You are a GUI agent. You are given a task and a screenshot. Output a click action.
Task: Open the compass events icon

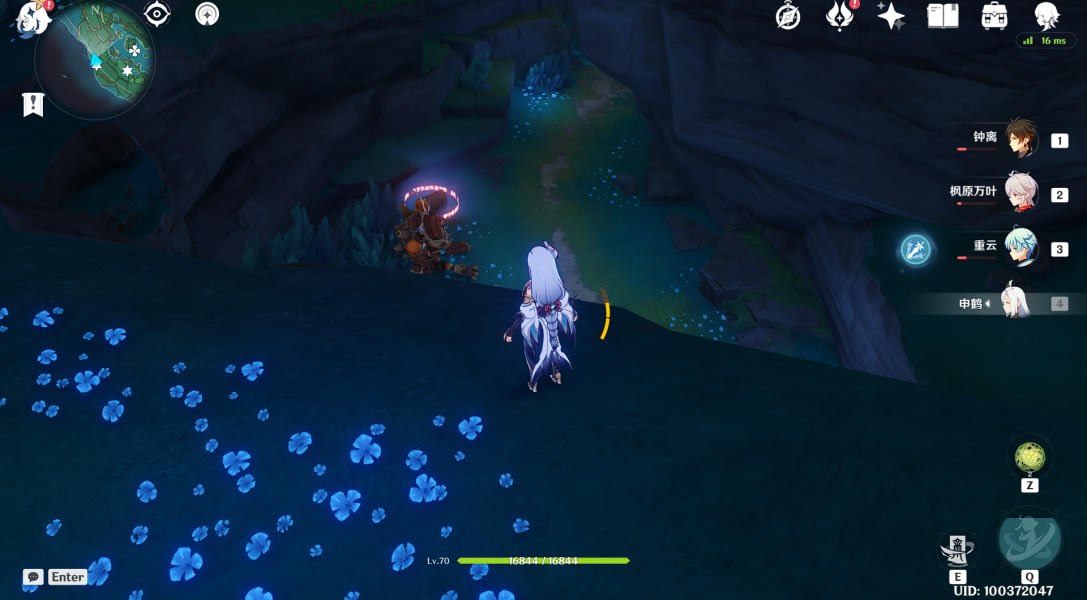tap(788, 16)
